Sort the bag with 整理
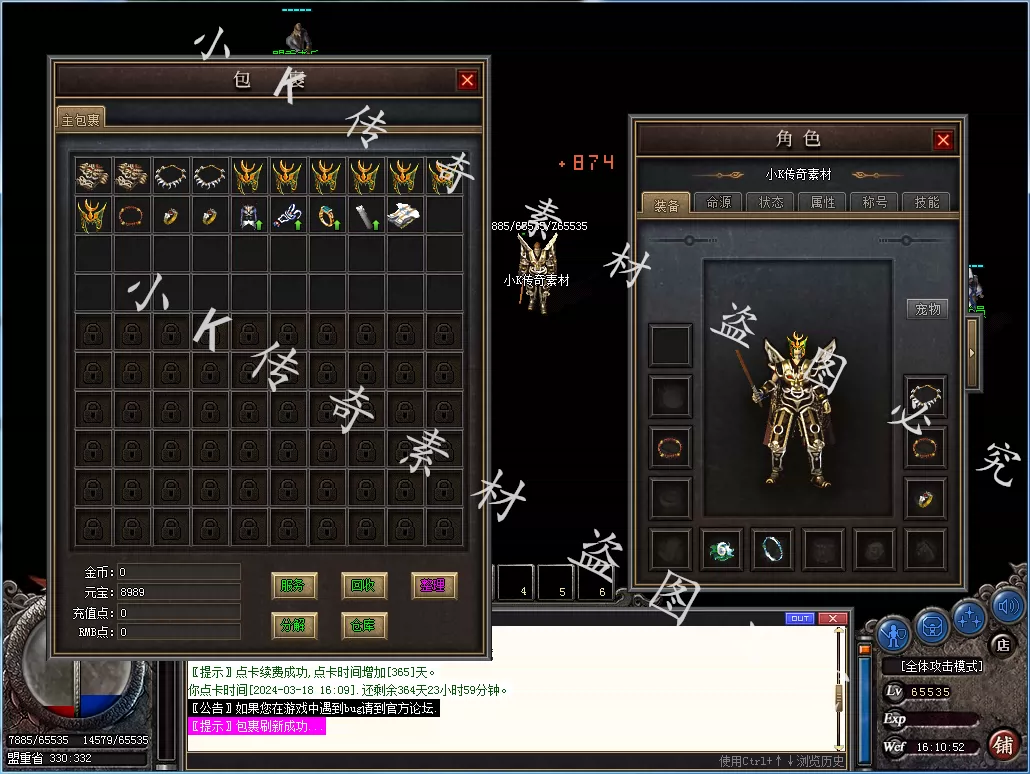This screenshot has width=1030, height=774. tap(434, 586)
